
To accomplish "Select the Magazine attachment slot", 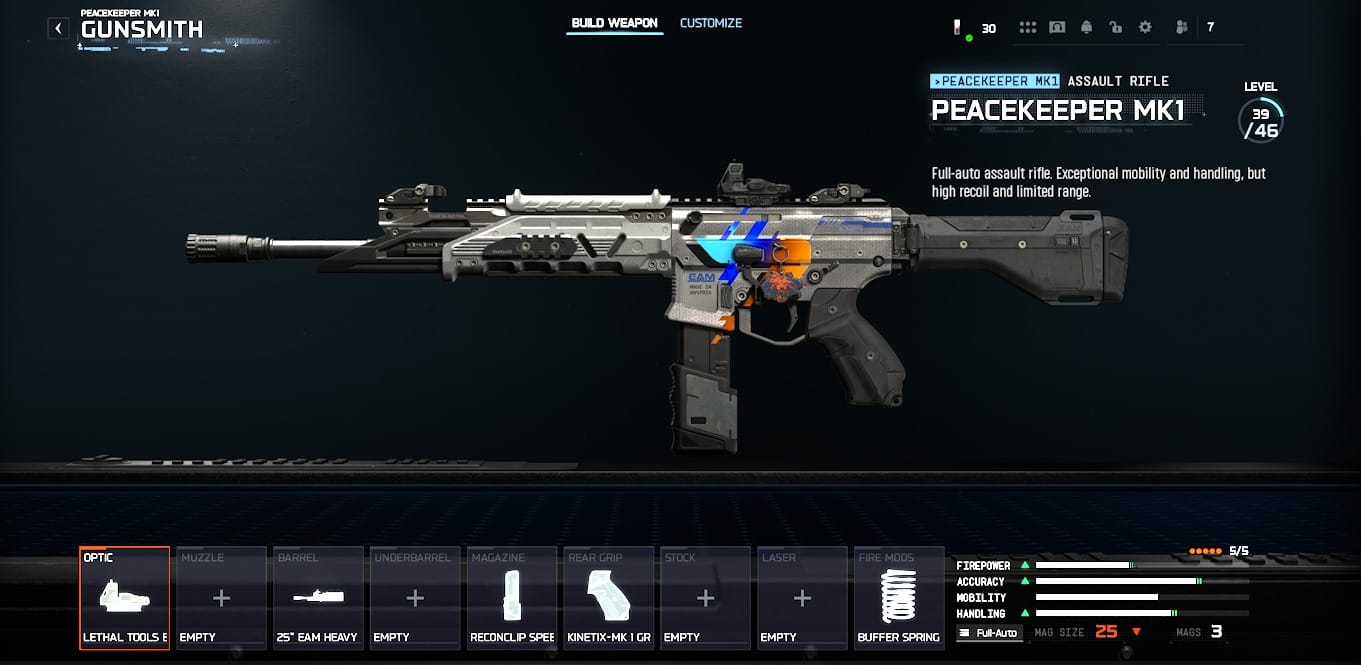I will click(x=512, y=598).
